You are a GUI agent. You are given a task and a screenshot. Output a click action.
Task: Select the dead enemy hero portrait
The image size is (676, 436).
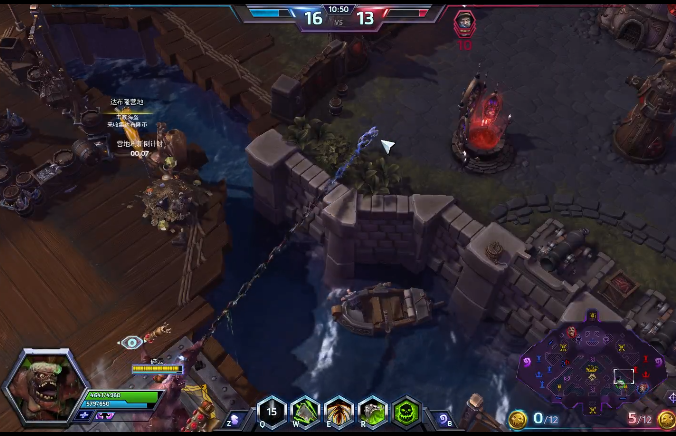tap(464, 22)
